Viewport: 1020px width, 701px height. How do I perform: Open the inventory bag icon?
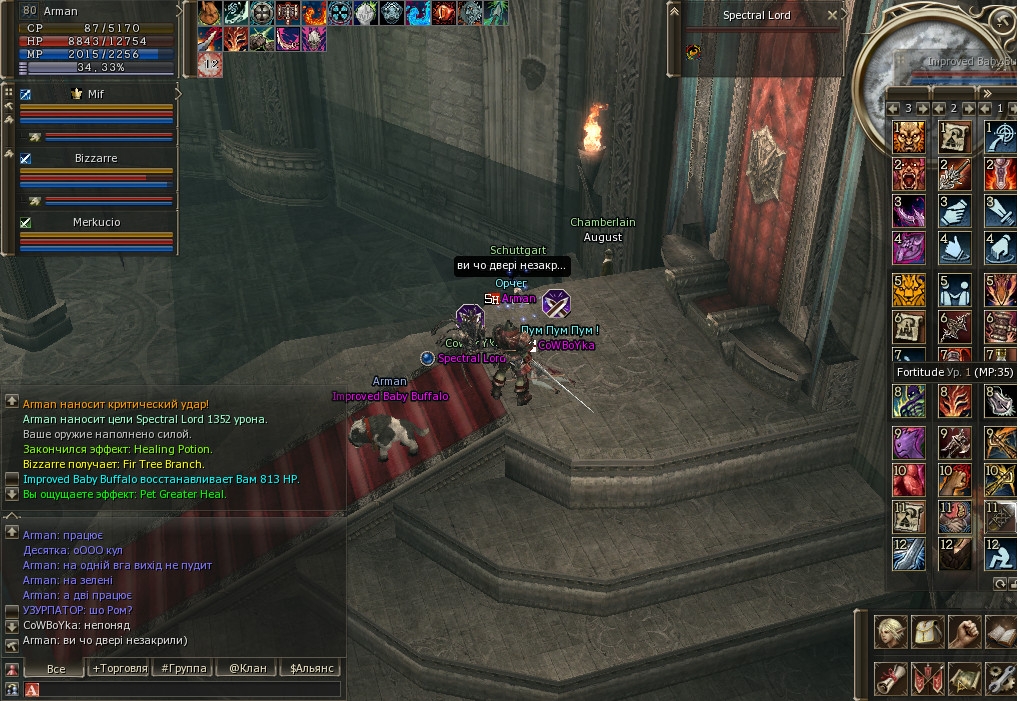(928, 632)
